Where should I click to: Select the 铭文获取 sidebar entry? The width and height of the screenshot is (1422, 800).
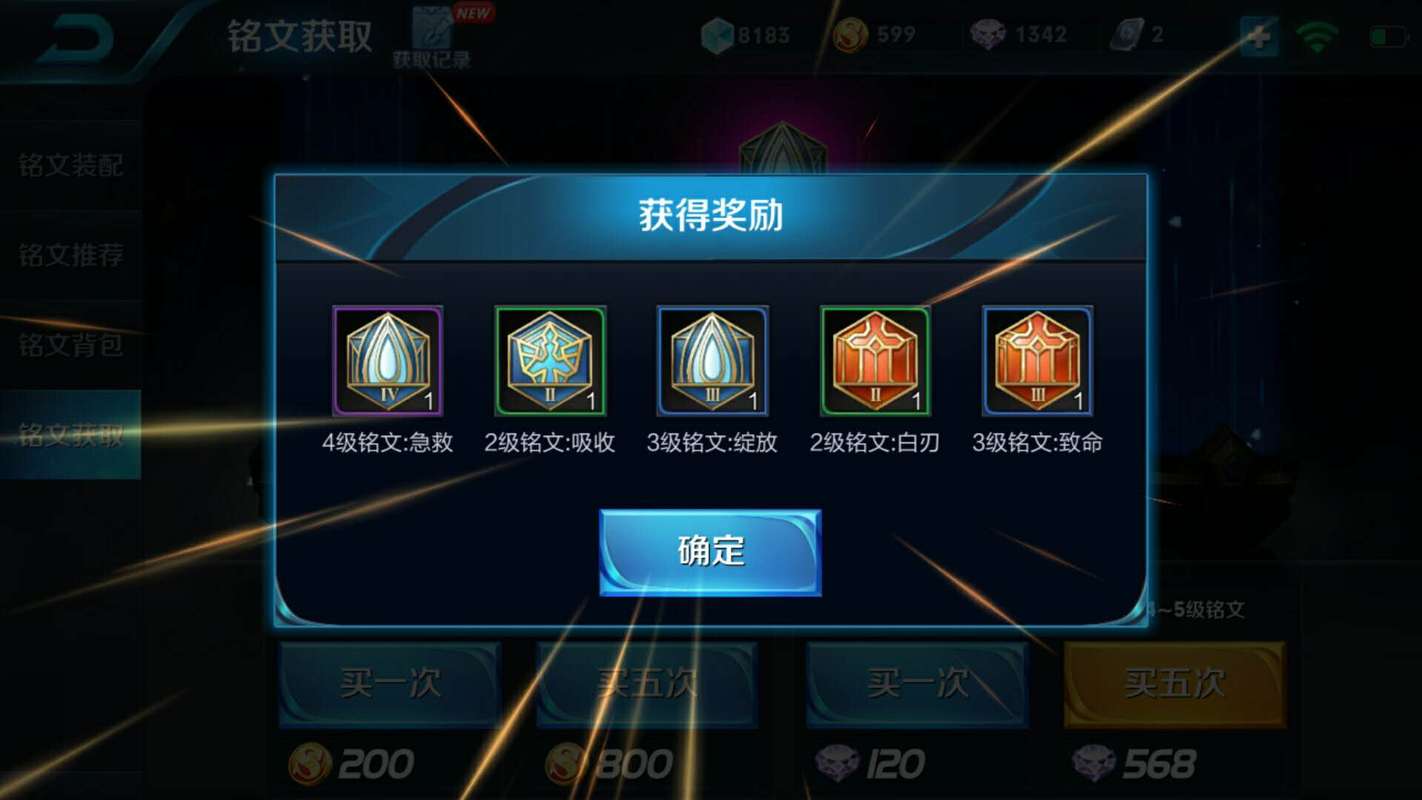click(70, 432)
